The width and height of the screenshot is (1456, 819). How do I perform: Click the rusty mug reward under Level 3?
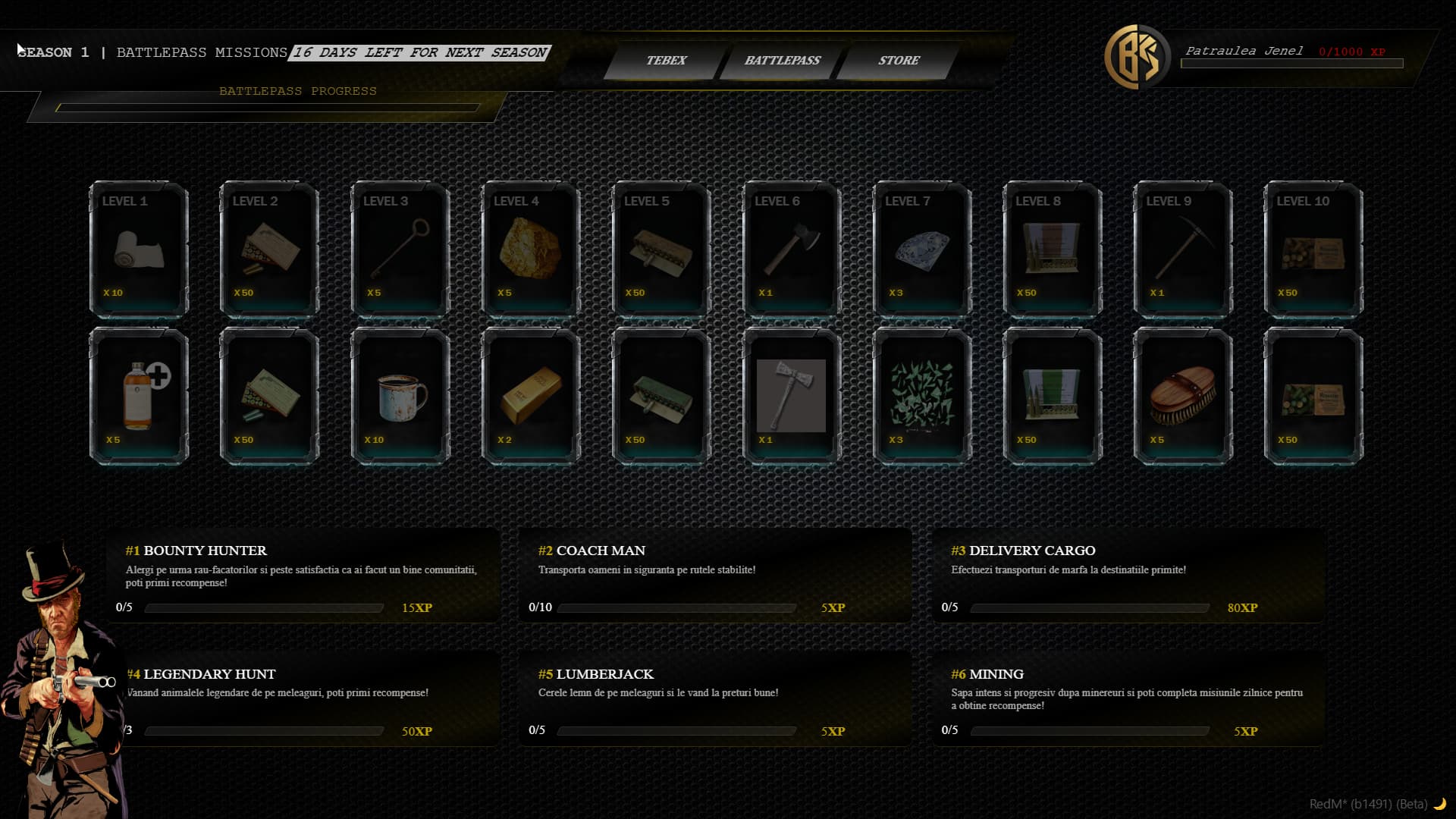(400, 398)
